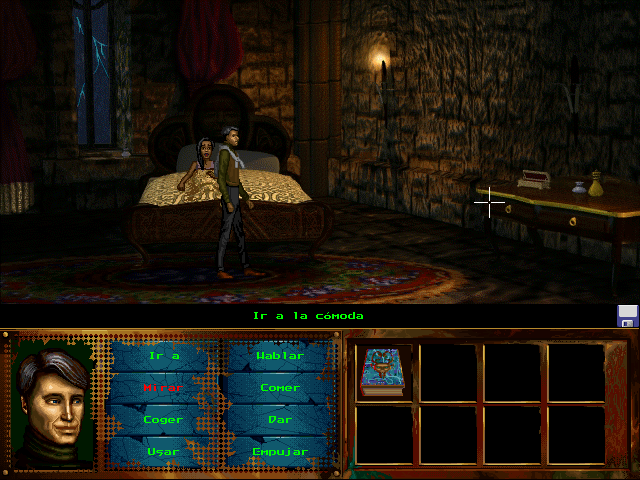The image size is (640, 480).
Task: Click the 'Comer' action
Action: [x=280, y=387]
